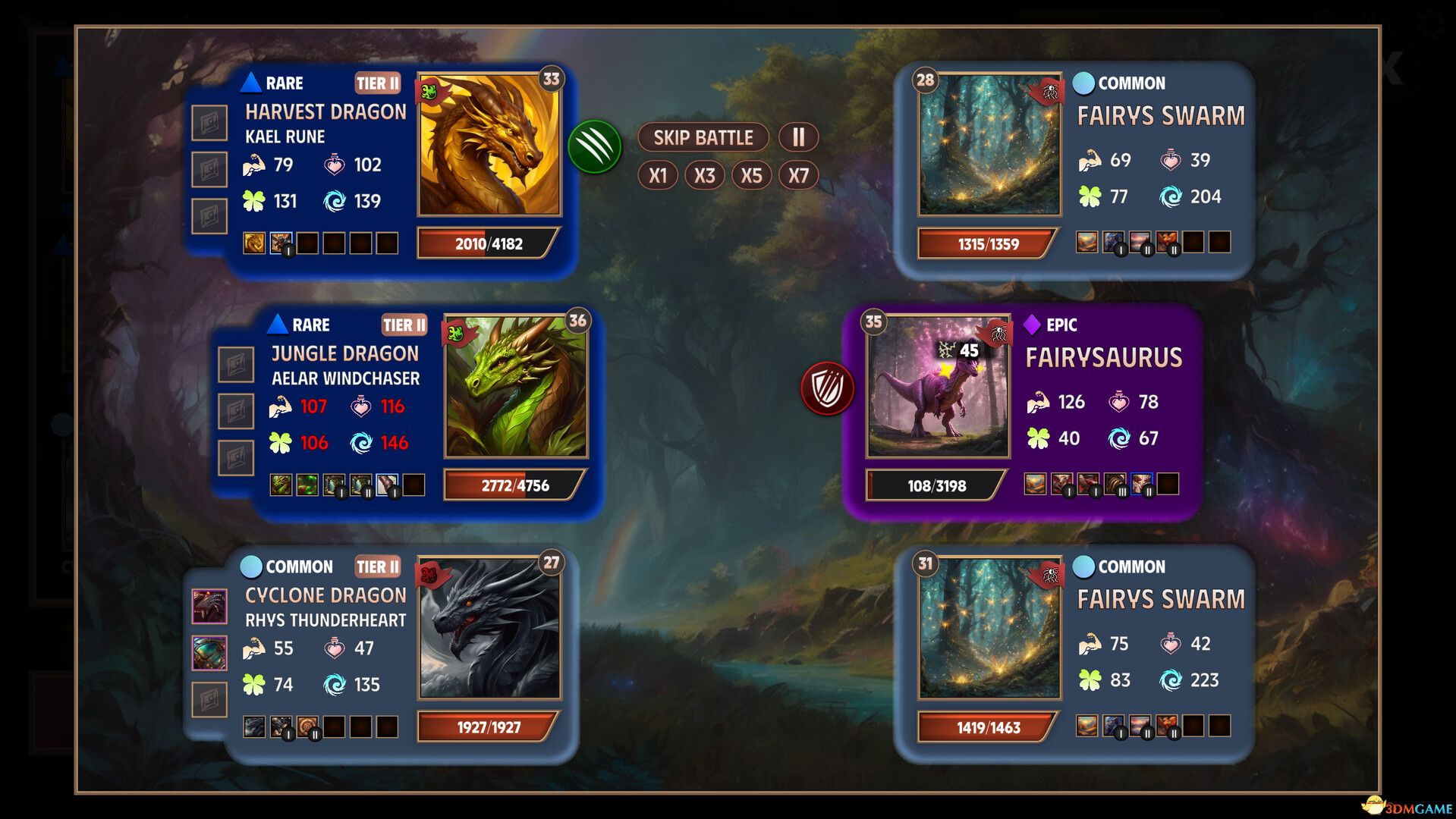Click the purple EPIC rarity diamond icon
The height and width of the screenshot is (819, 1456).
[1031, 325]
